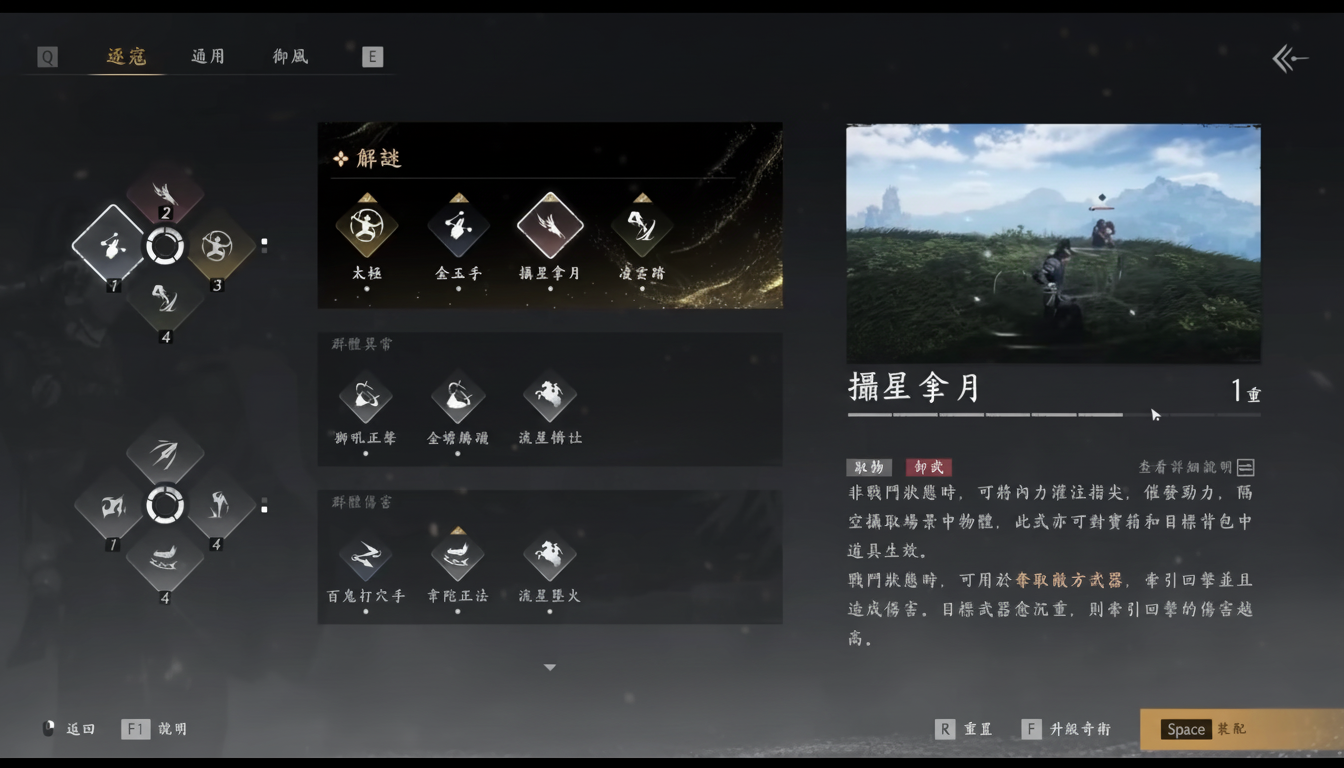Collapse panel using top-right double arrow
Image resolution: width=1344 pixels, height=768 pixels.
pyautogui.click(x=1289, y=59)
